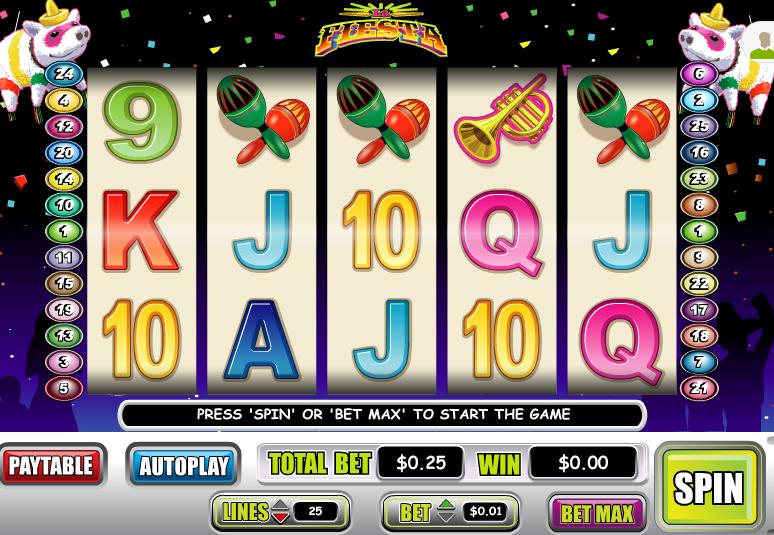The width and height of the screenshot is (774, 535).
Task: Choose the payline 22 indicator
Action: coord(698,284)
